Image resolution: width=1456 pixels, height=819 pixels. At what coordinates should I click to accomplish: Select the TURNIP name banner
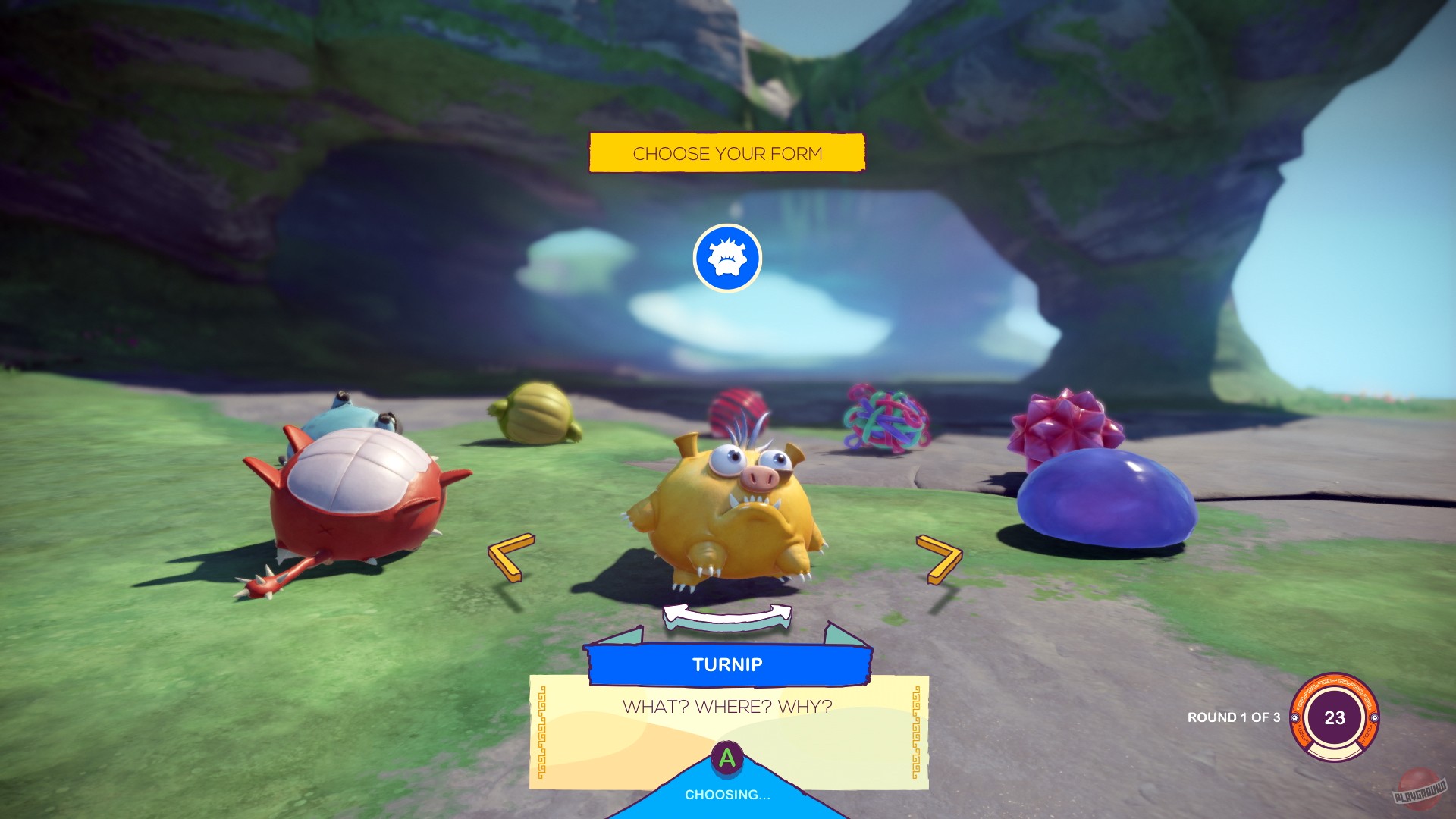(x=728, y=664)
